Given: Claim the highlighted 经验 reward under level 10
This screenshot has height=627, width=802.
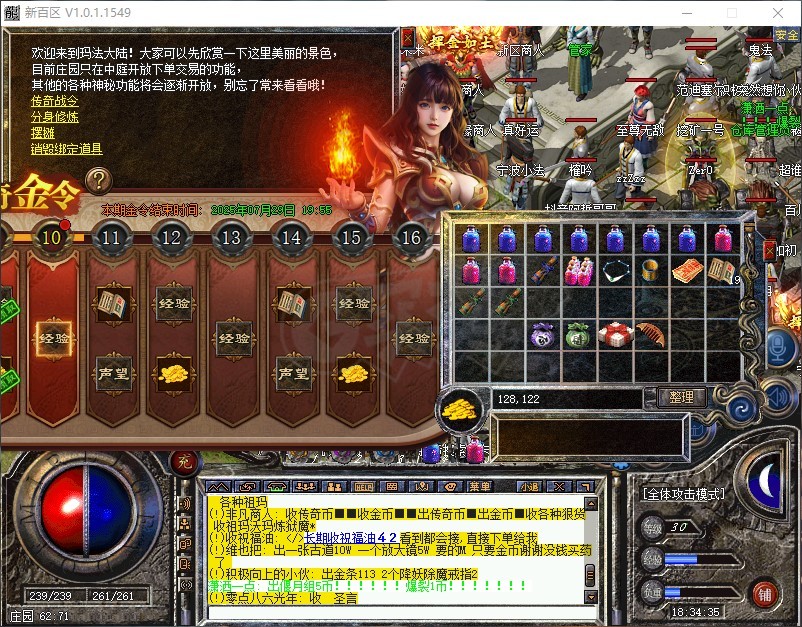Looking at the screenshot, I should (x=52, y=338).
